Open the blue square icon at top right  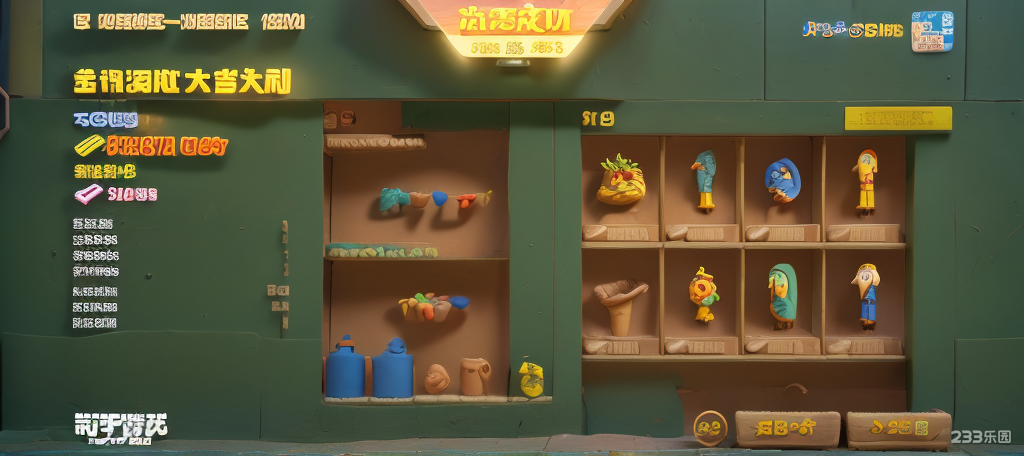pos(932,31)
